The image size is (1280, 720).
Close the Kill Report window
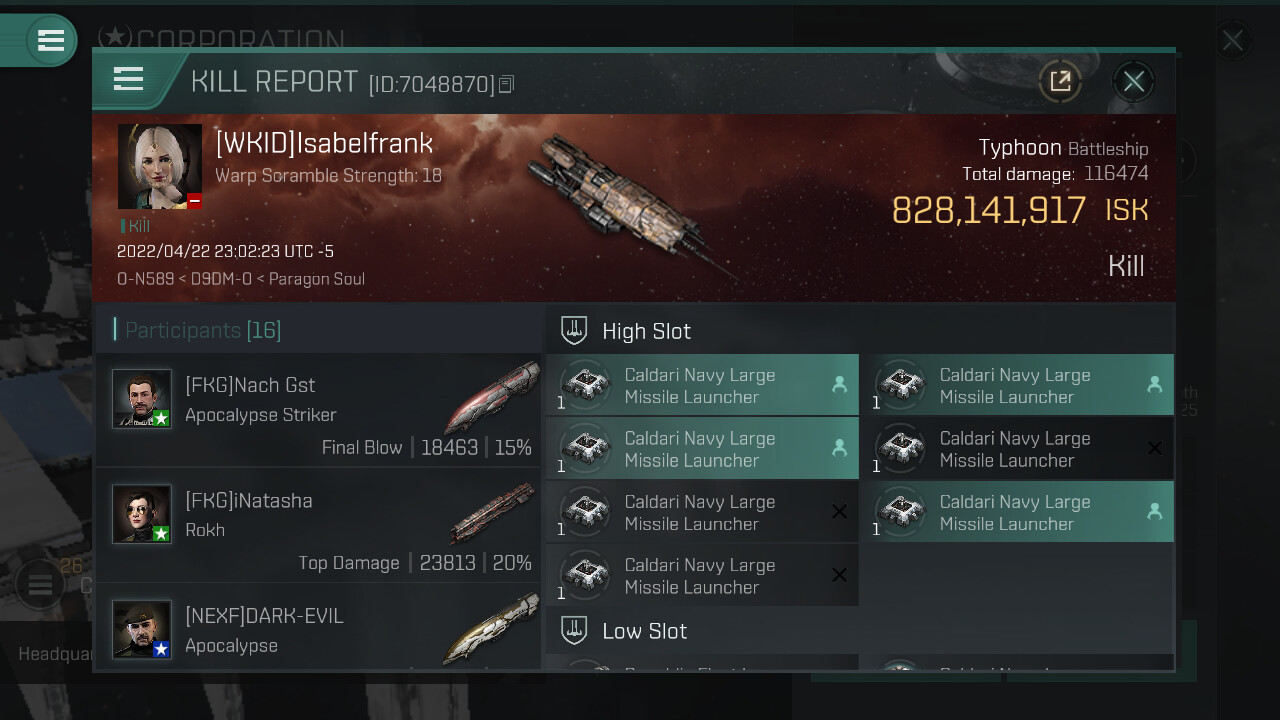(1133, 81)
